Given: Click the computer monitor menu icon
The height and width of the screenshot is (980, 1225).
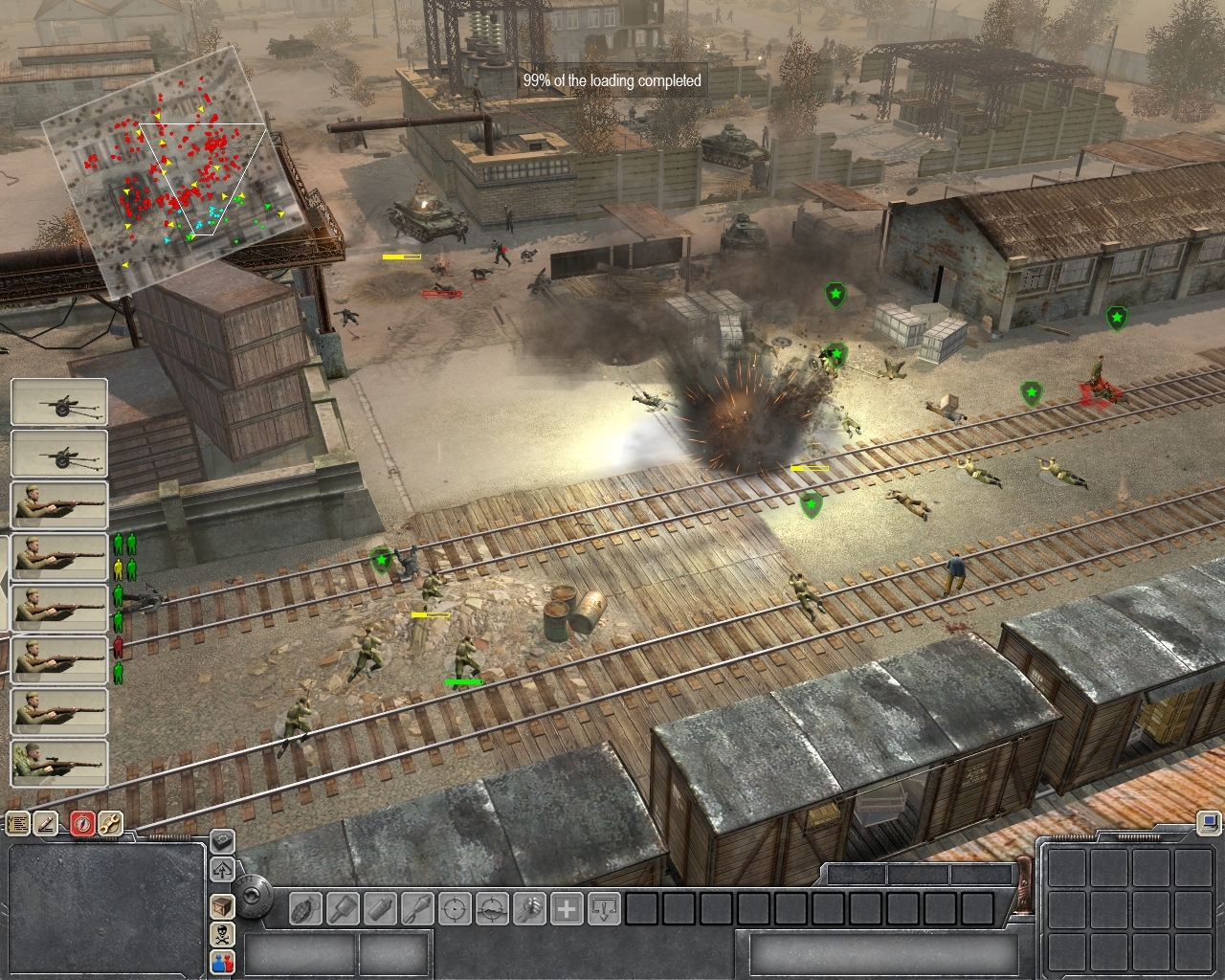Looking at the screenshot, I should tap(1210, 821).
